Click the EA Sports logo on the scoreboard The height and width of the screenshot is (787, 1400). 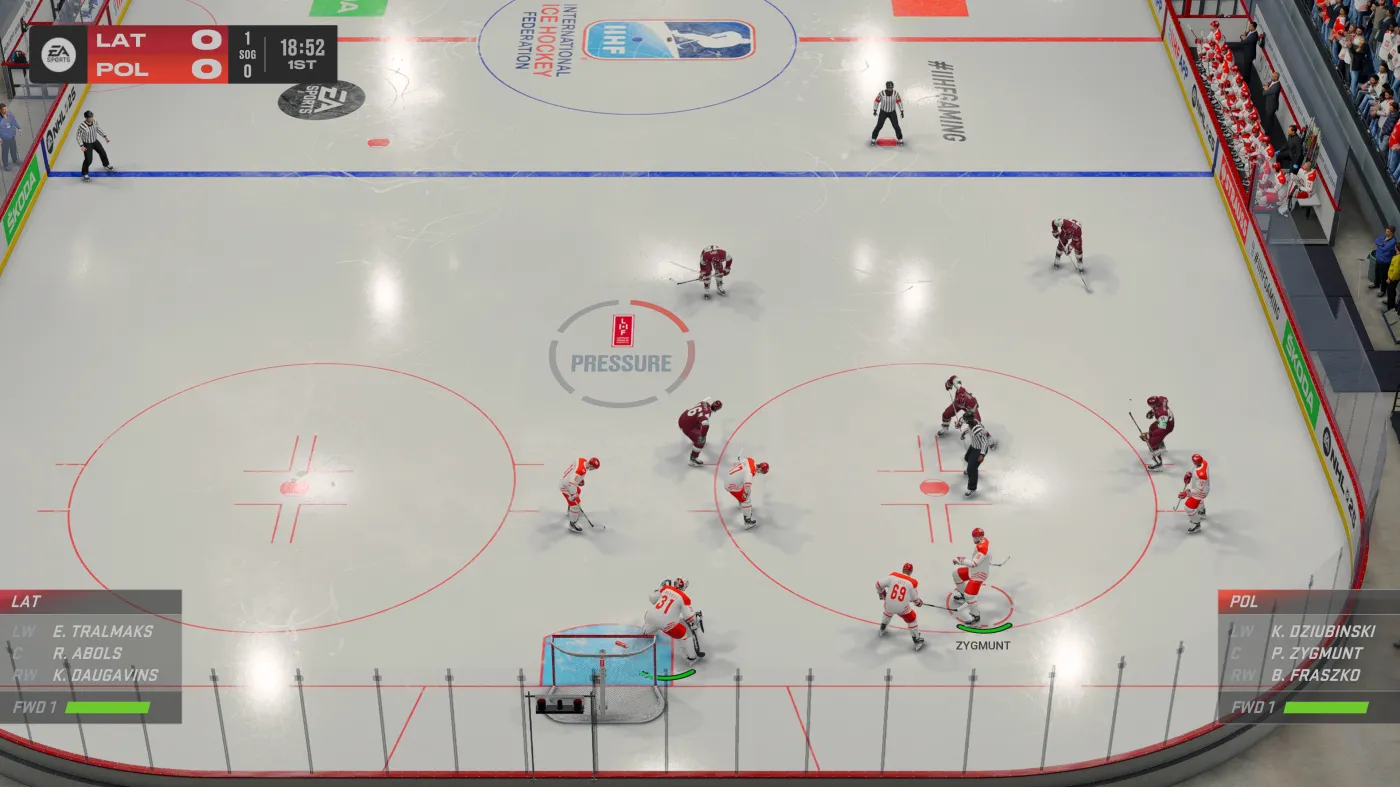click(57, 56)
